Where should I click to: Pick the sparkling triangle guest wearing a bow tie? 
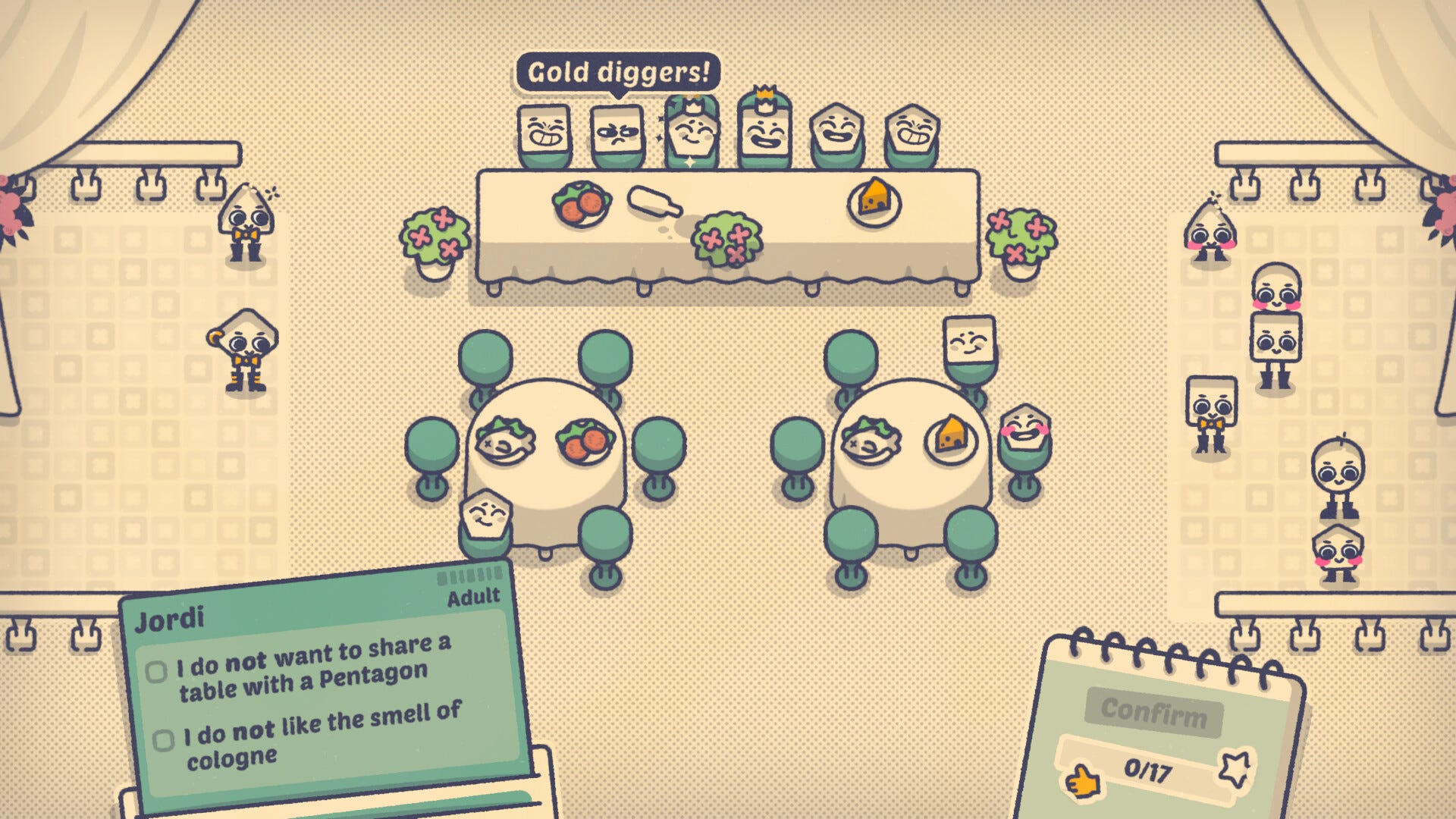244,221
